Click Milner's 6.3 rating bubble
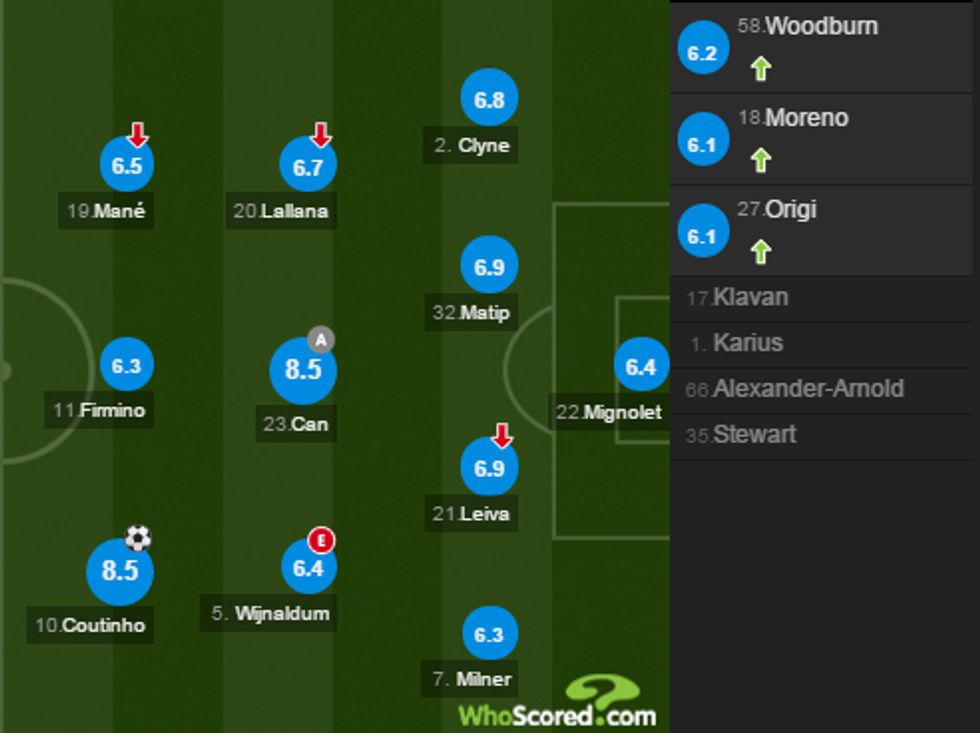Viewport: 980px width, 733px height. [x=490, y=635]
